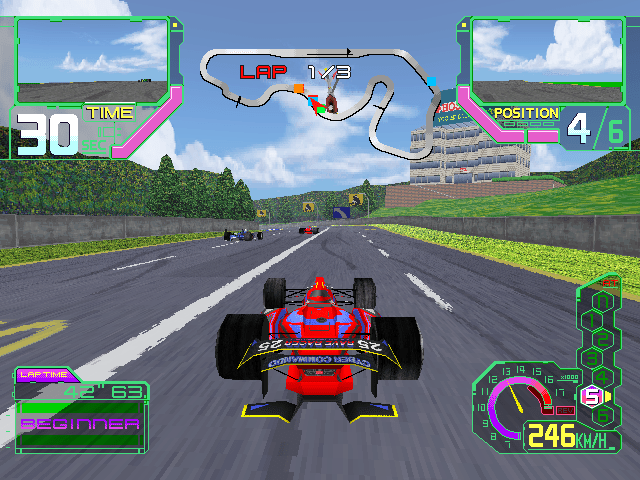
Task: Select the orange marker on the track map
Action: pos(298,89)
